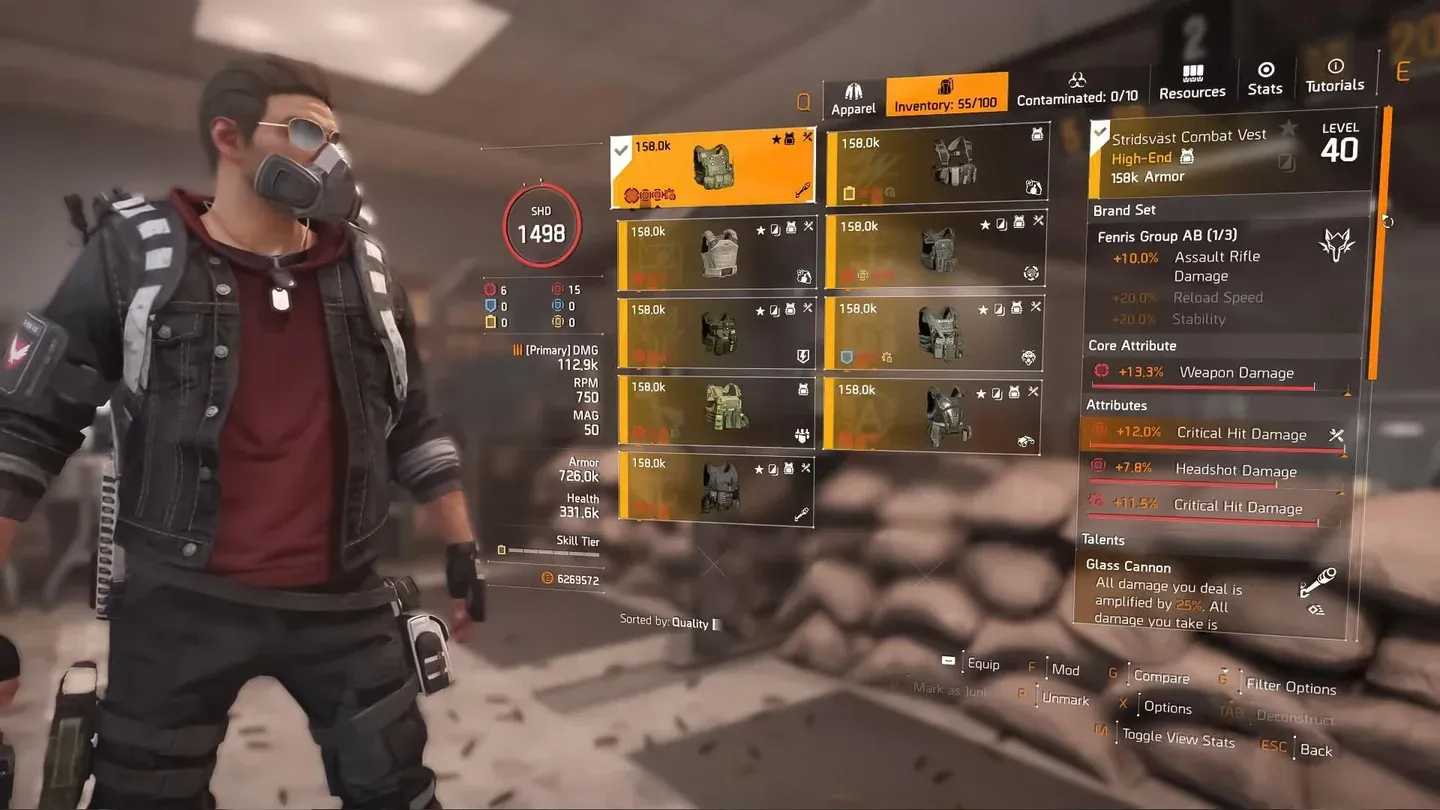This screenshot has height=810, width=1440.
Task: Toggle View Stats
Action: click(1177, 740)
